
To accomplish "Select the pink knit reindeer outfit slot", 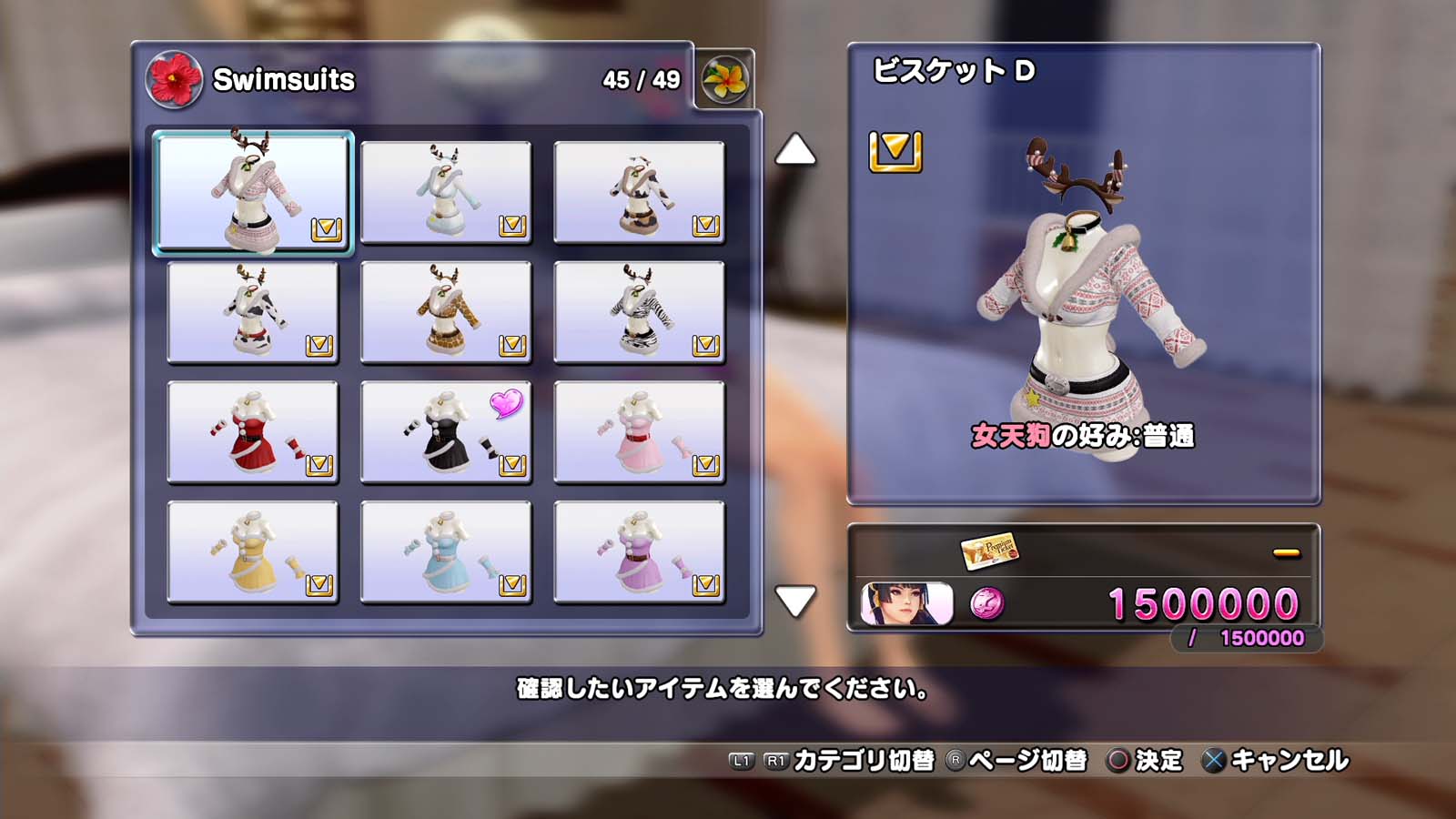I will (x=253, y=192).
